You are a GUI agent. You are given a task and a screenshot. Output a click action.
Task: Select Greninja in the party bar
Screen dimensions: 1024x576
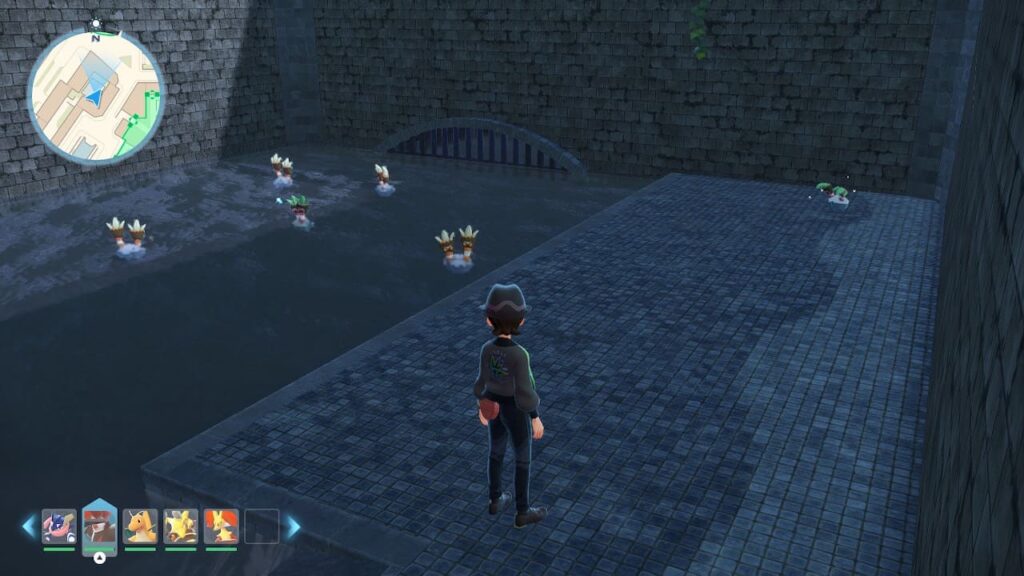(x=59, y=526)
